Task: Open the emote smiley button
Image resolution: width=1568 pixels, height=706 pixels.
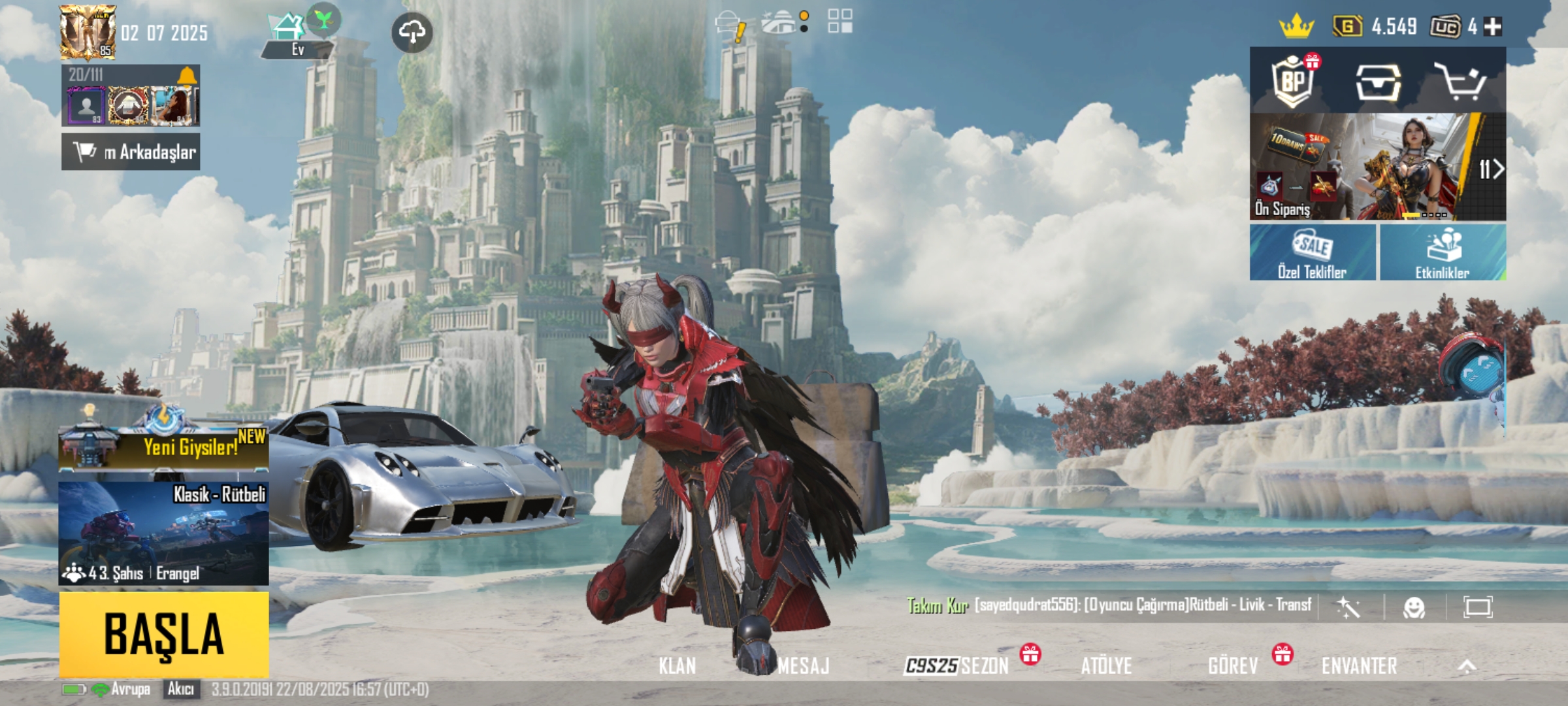Action: tap(1414, 608)
